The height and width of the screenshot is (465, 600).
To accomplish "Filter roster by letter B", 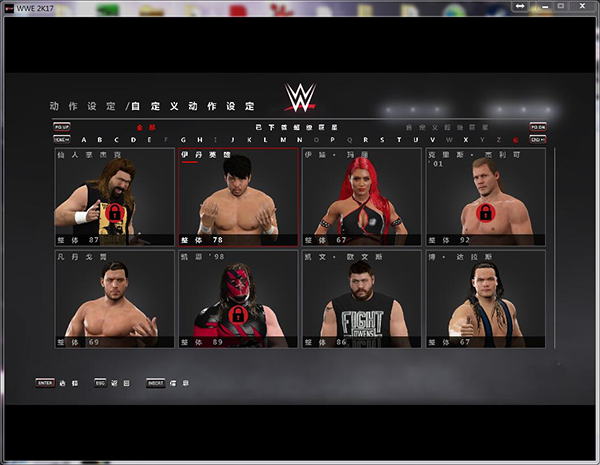I will click(x=101, y=140).
